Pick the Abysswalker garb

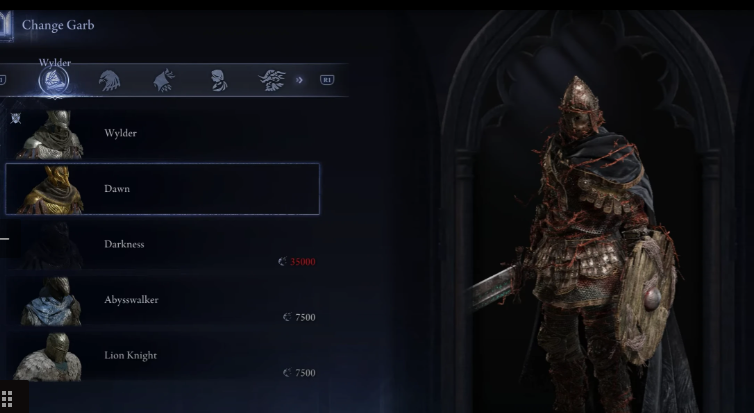(x=160, y=300)
